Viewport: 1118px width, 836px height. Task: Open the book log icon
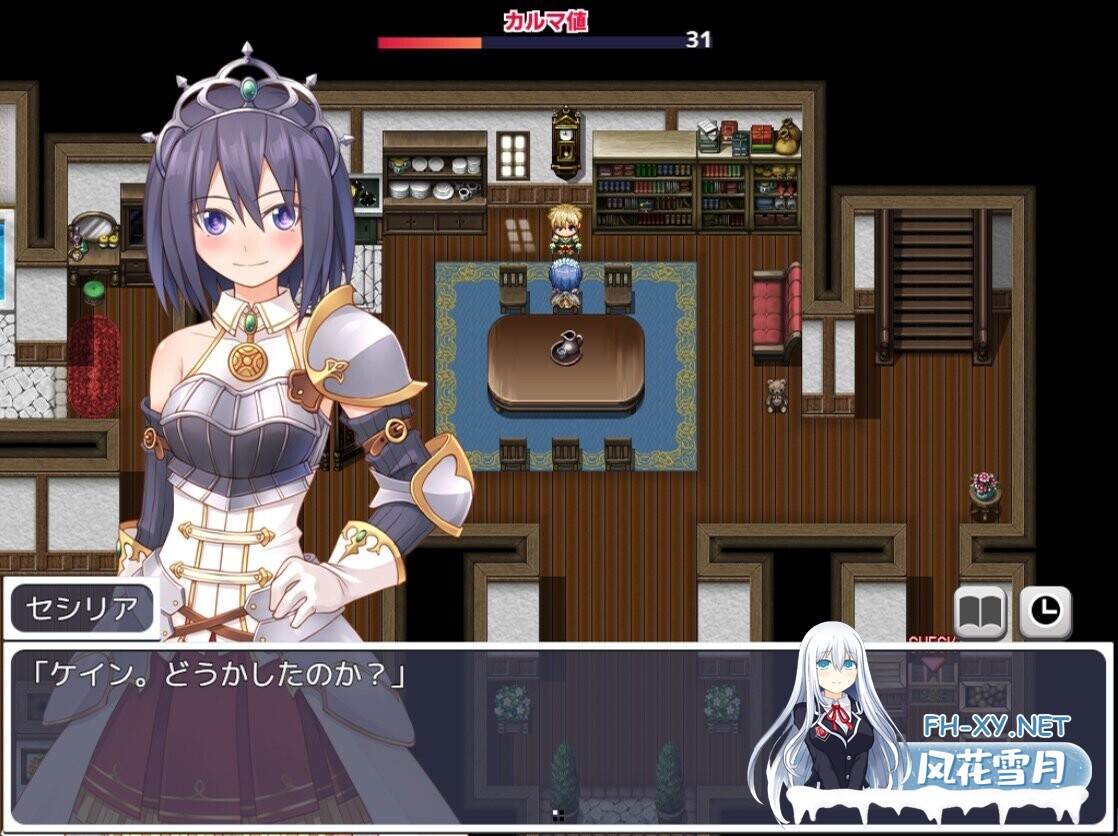[979, 611]
